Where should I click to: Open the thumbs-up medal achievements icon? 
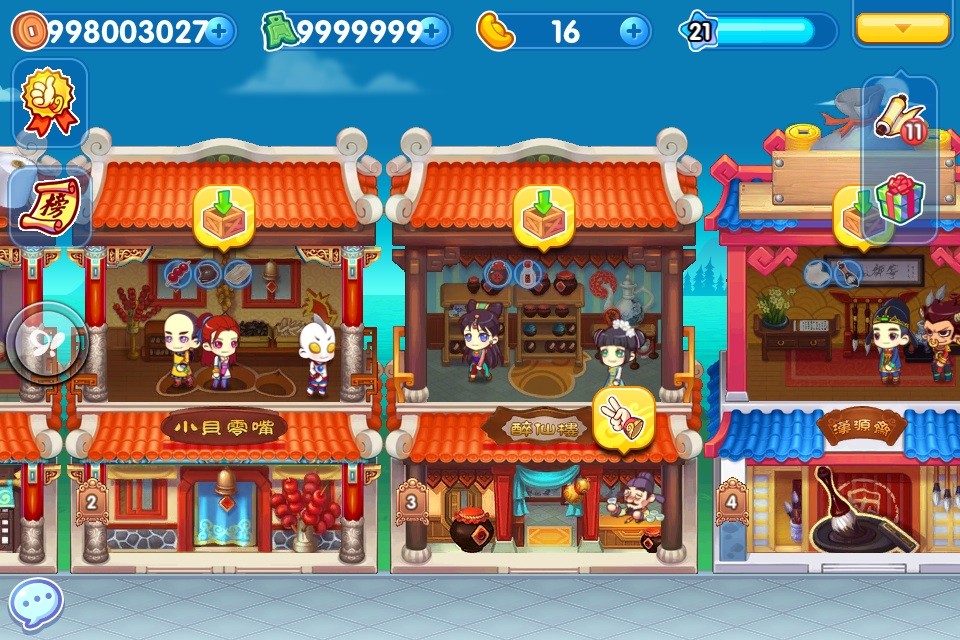(49, 103)
